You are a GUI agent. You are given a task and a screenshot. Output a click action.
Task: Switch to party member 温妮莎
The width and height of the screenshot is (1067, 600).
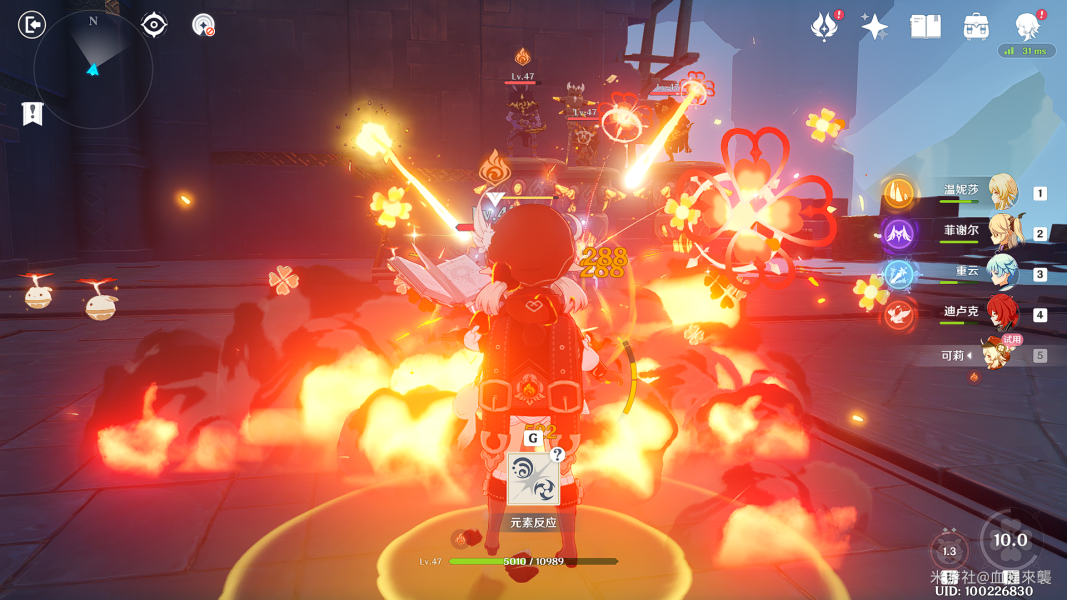tap(1000, 192)
